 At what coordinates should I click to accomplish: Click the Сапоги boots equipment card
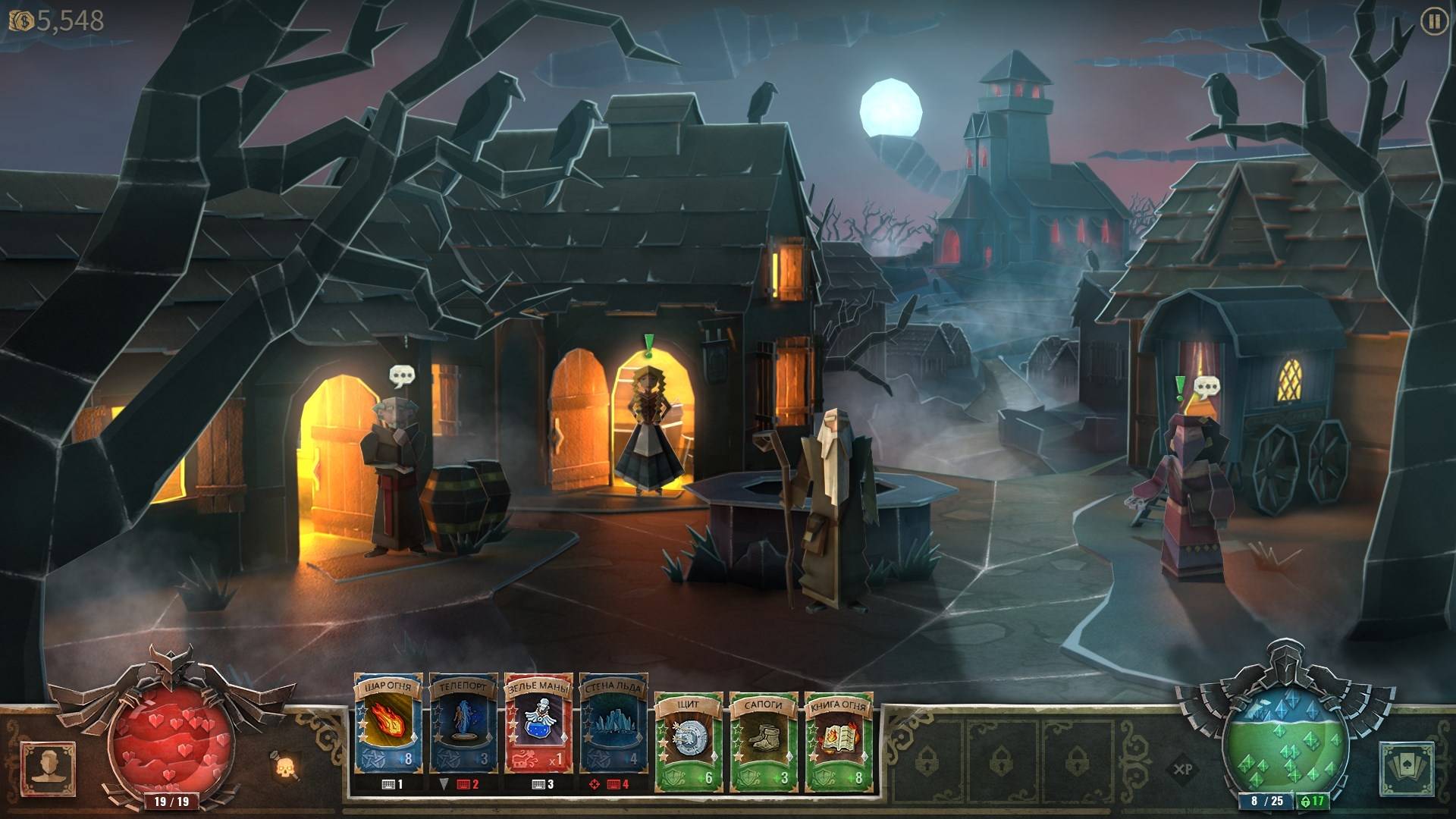coord(763,742)
